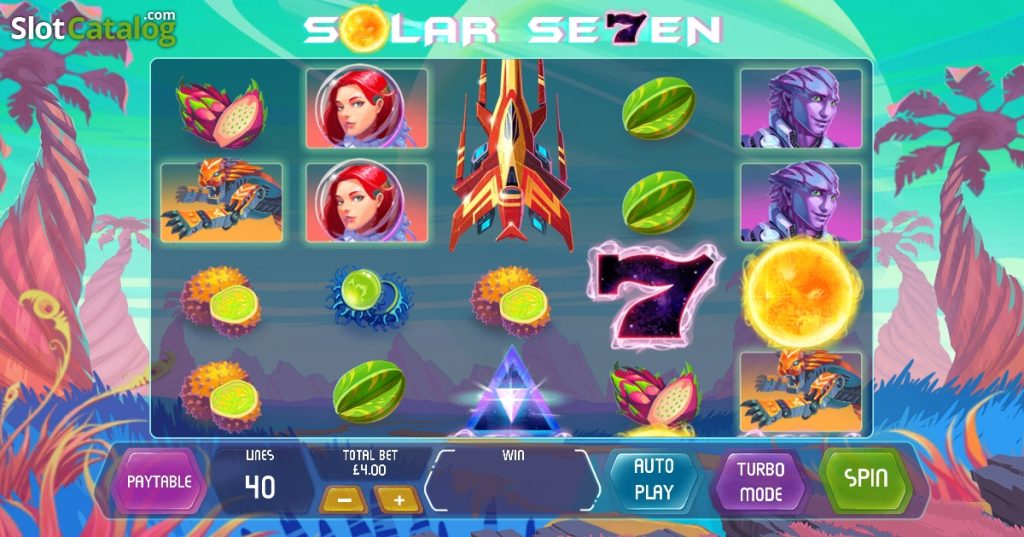Start Auto Play

tap(654, 479)
